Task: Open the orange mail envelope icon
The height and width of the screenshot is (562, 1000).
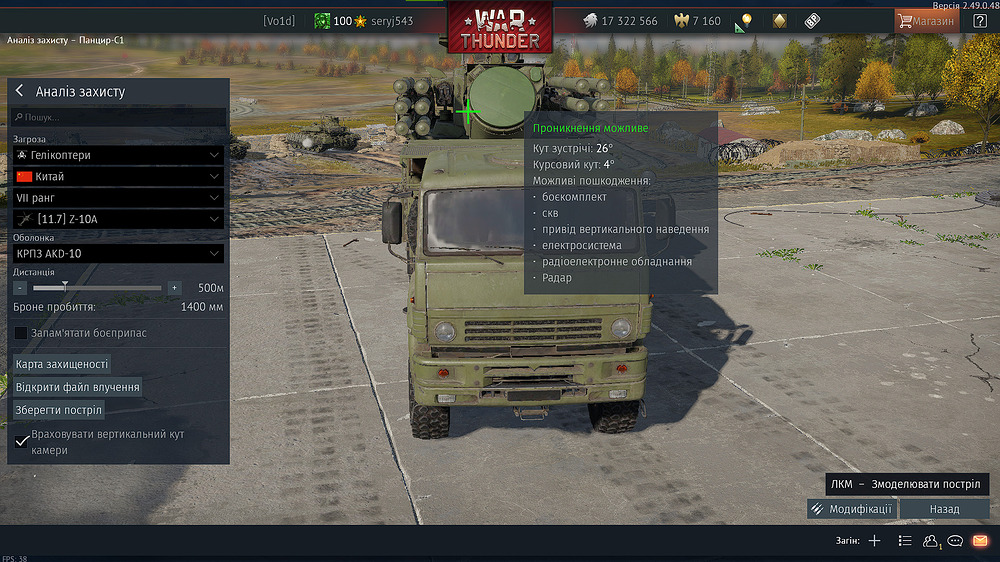Action: tap(980, 541)
